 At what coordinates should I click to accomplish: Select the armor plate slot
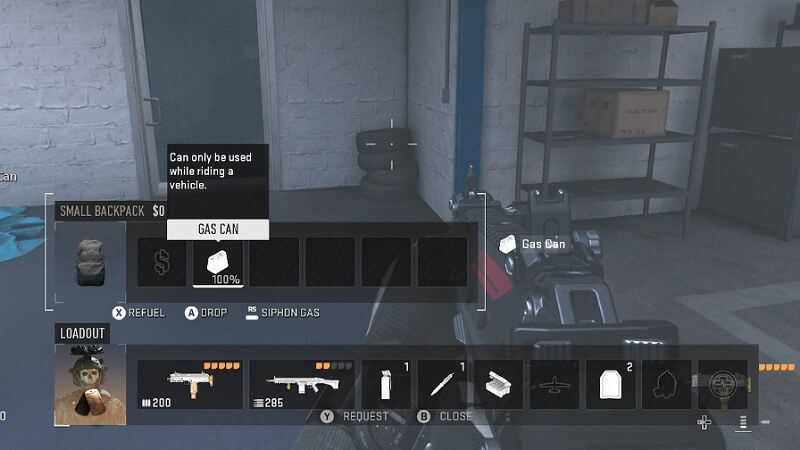(x=610, y=385)
